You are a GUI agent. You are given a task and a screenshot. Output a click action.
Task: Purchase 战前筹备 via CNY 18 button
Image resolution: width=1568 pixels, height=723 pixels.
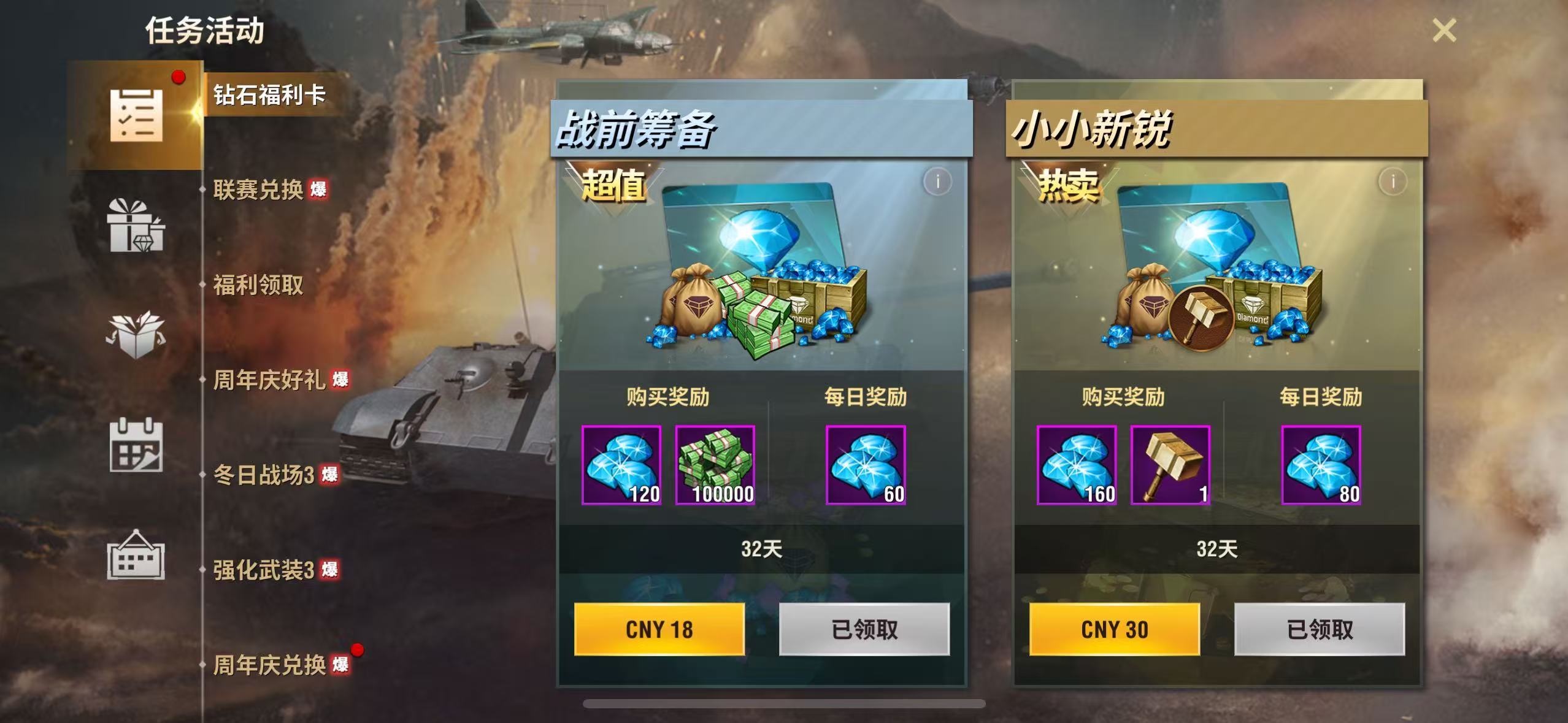click(659, 629)
